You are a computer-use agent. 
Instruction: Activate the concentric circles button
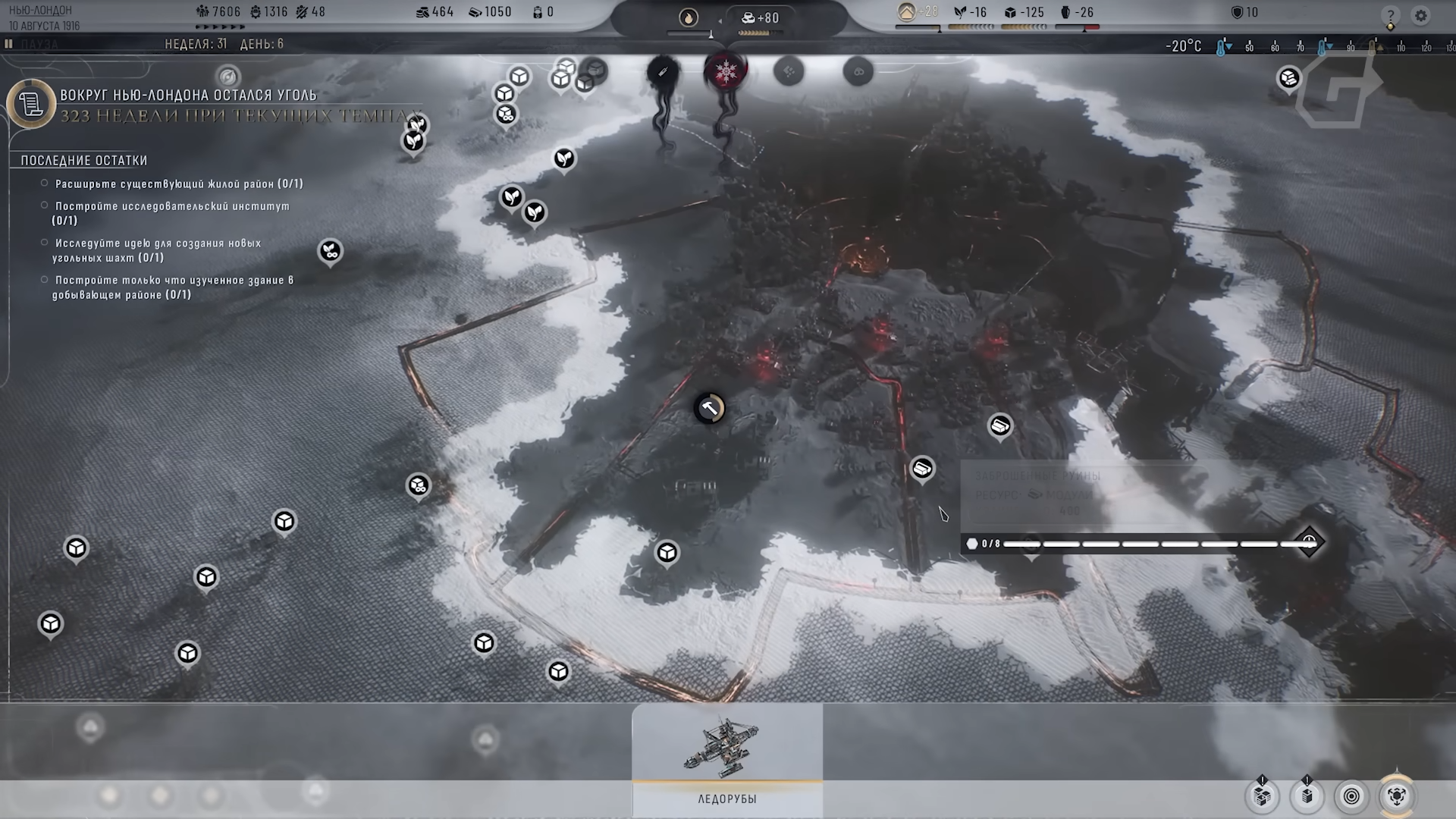[x=1352, y=796]
